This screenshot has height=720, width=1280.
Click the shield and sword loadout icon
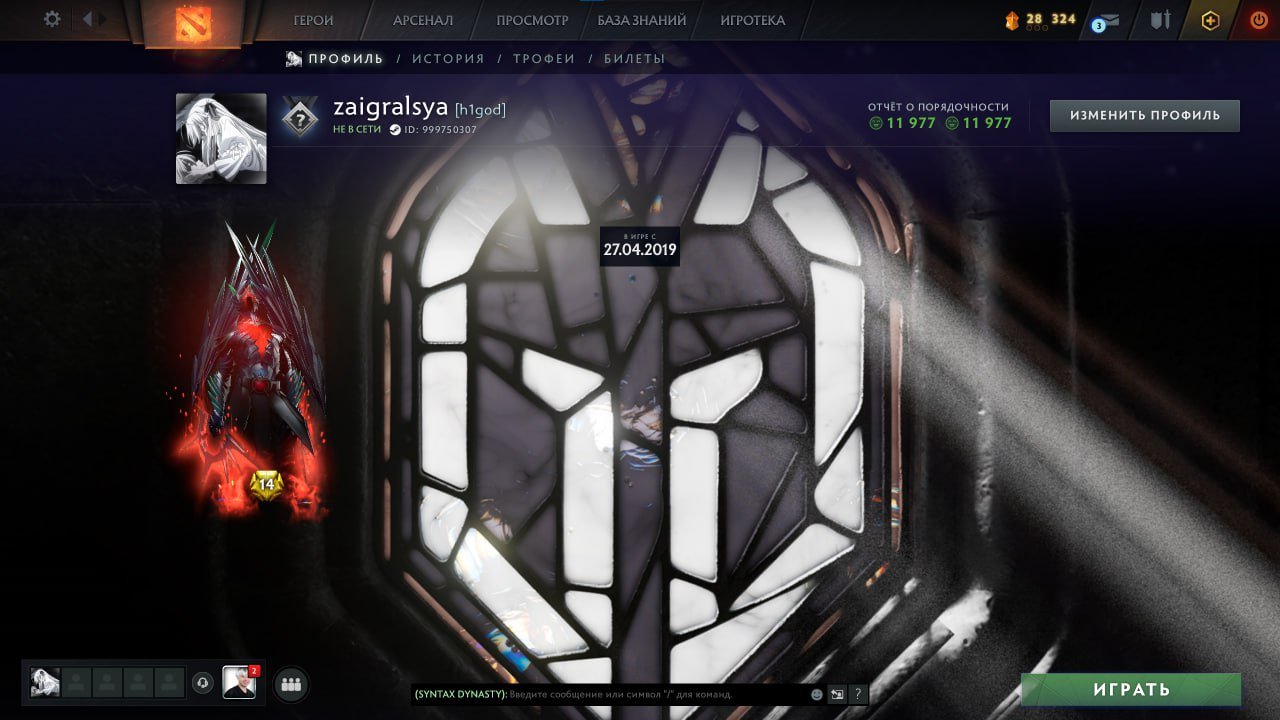tap(1160, 19)
